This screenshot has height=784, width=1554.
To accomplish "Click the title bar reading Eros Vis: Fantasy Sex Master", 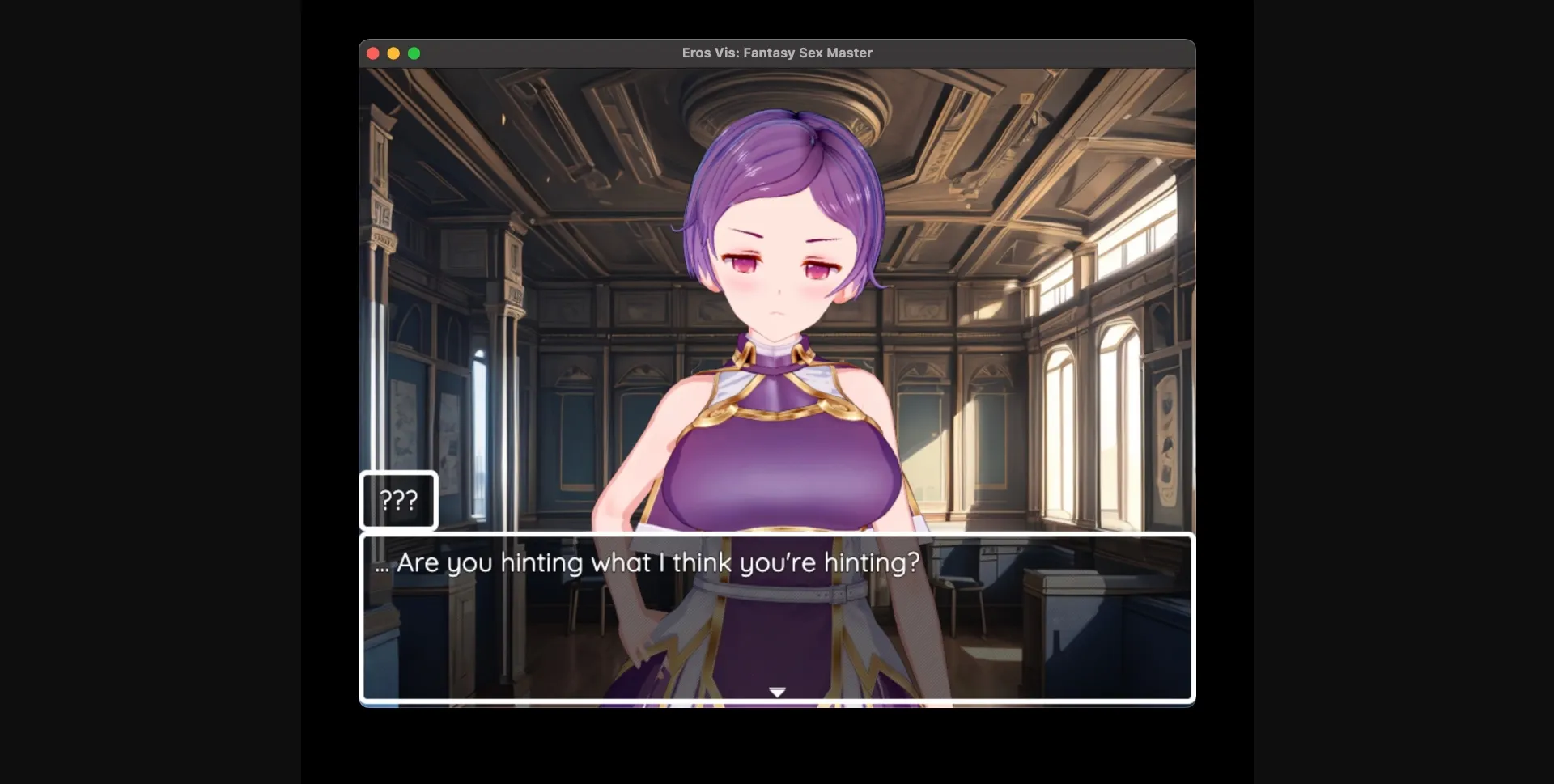I will click(x=775, y=53).
